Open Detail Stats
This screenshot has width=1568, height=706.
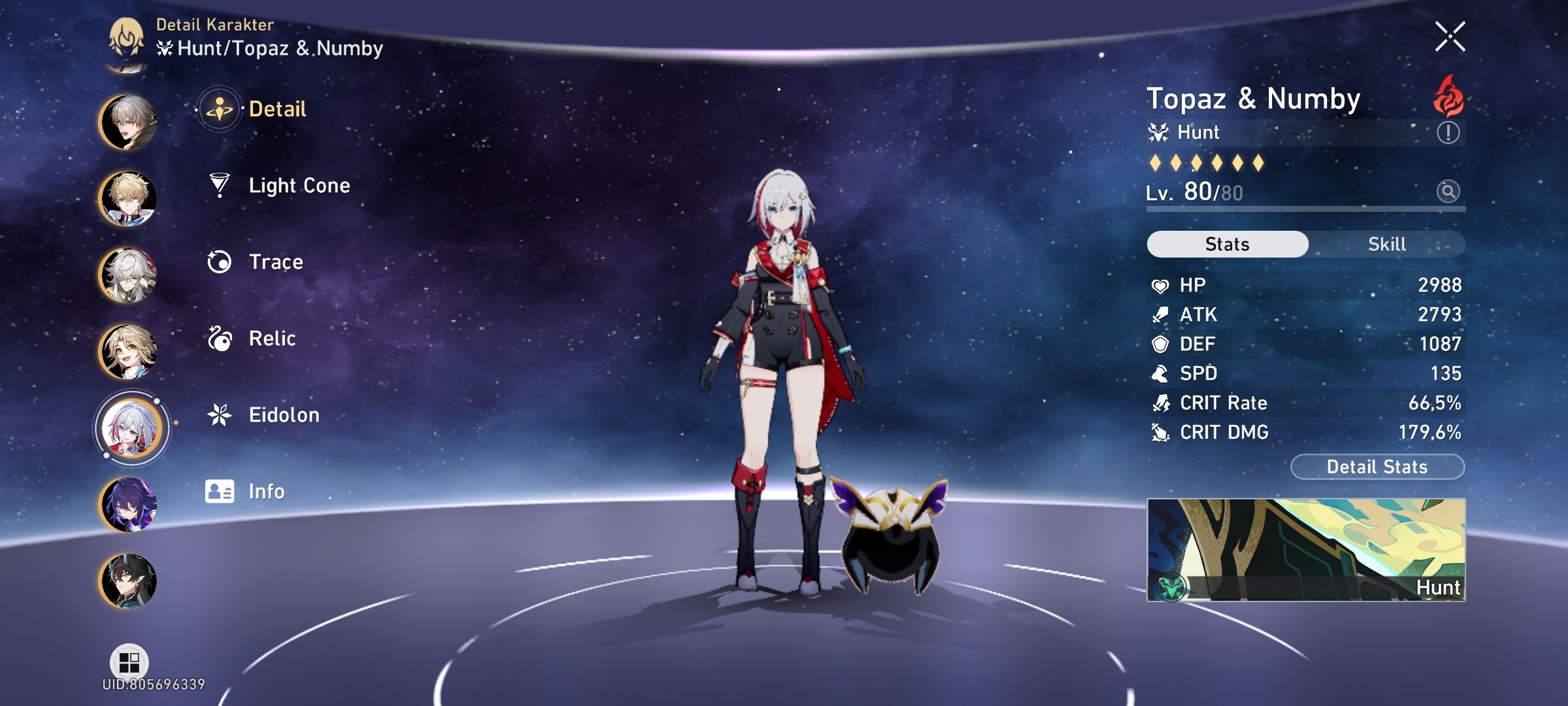1377,465
